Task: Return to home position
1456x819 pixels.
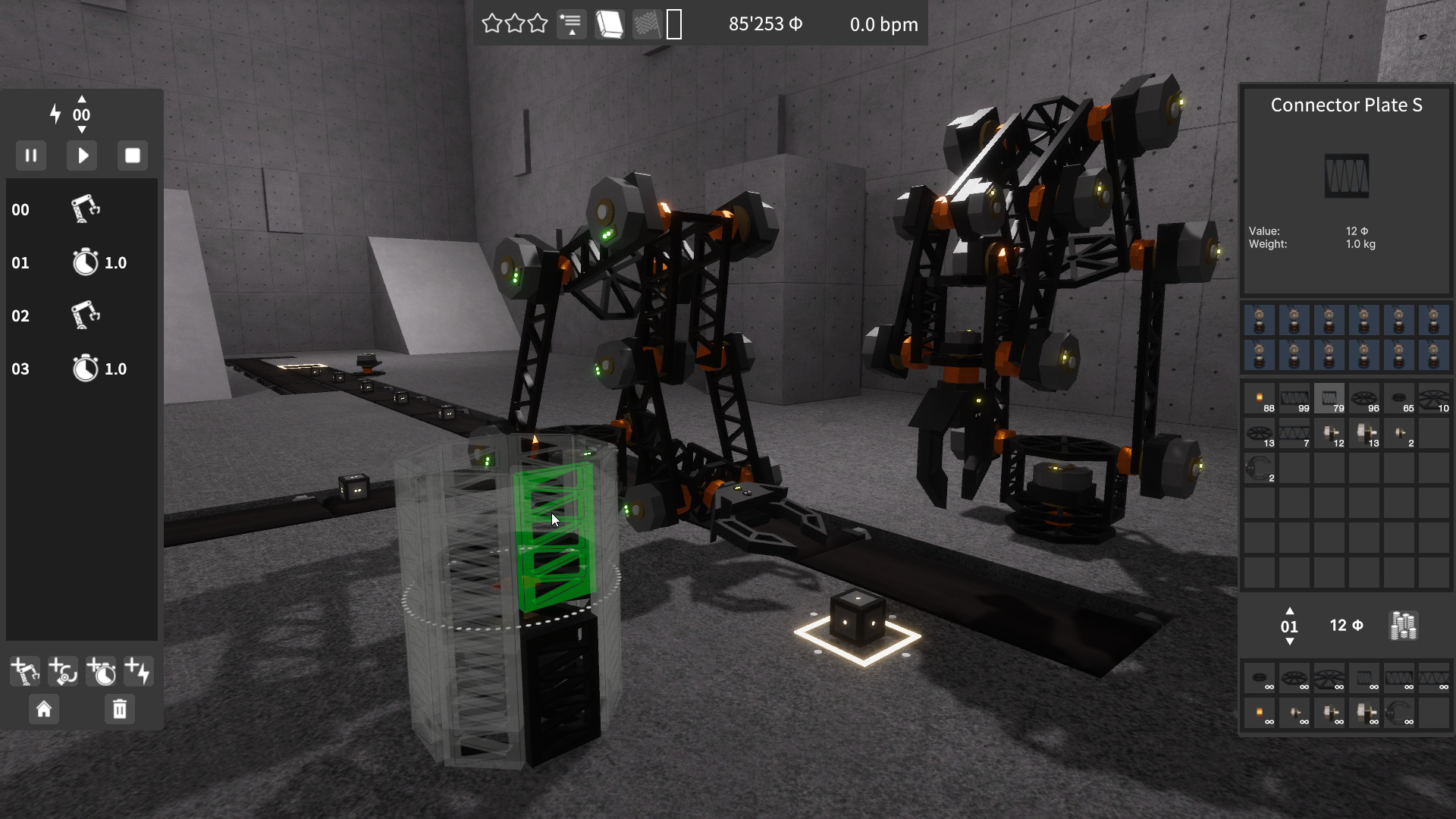Action: [44, 710]
